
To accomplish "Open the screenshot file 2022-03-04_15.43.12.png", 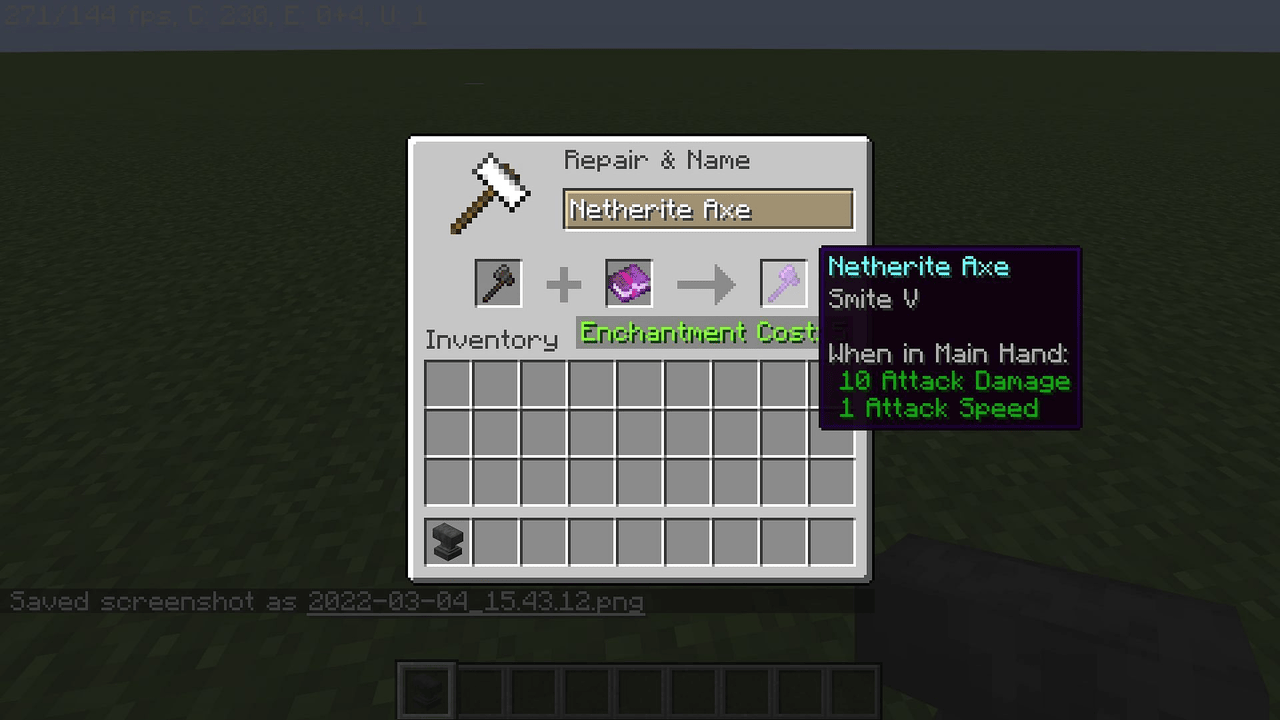I will pyautogui.click(x=475, y=601).
